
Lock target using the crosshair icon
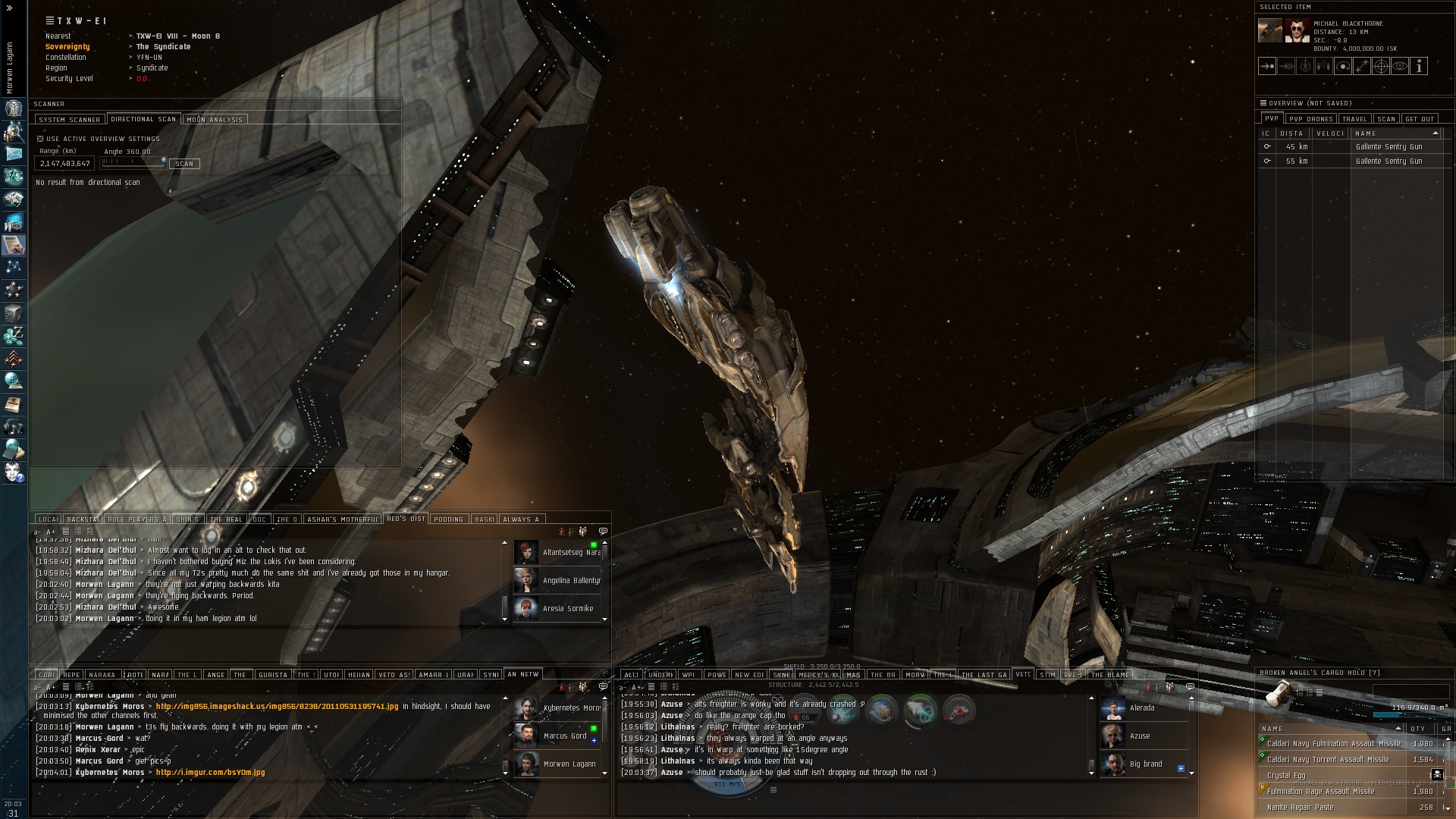point(1381,67)
